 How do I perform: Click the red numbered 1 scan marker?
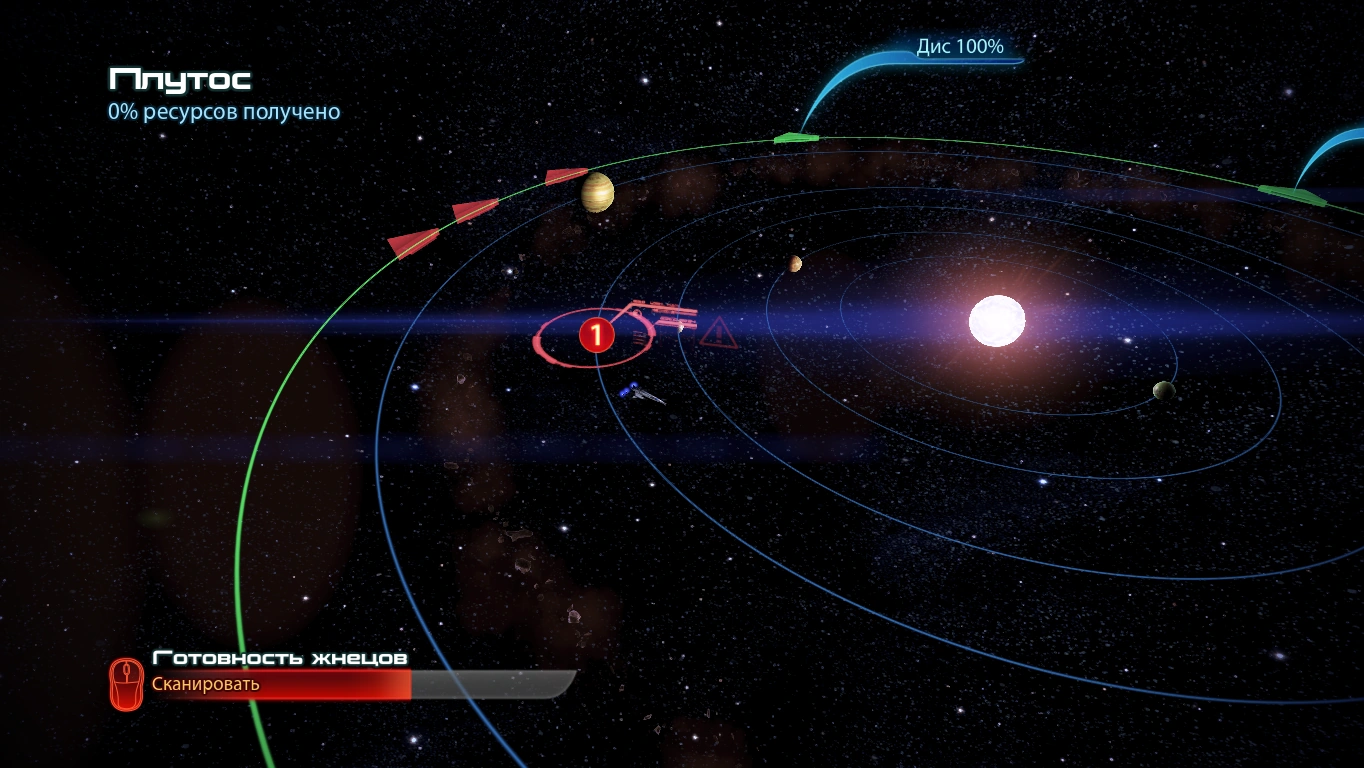(x=596, y=335)
